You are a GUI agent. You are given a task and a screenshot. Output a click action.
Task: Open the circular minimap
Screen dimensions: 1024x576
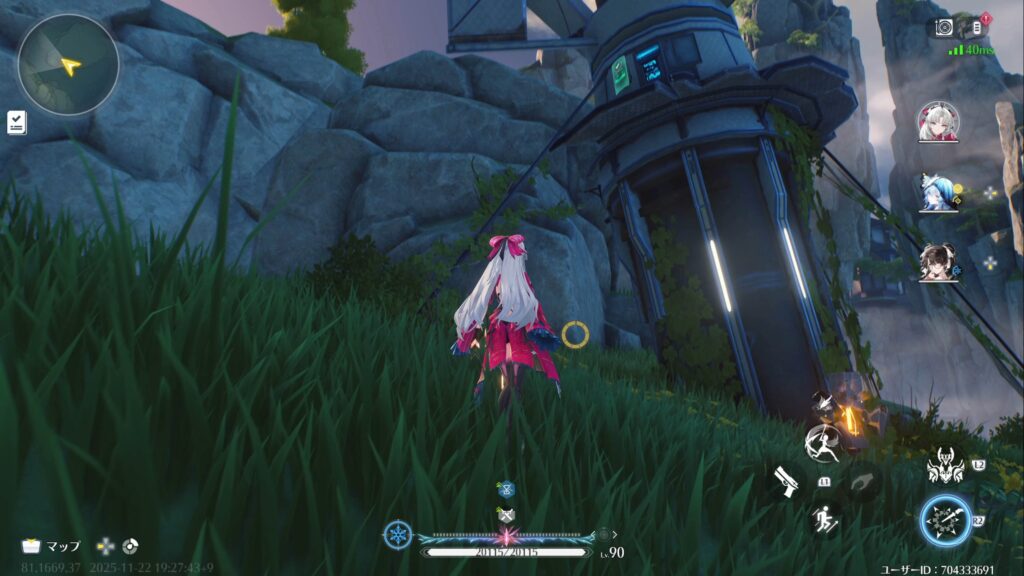(68, 64)
